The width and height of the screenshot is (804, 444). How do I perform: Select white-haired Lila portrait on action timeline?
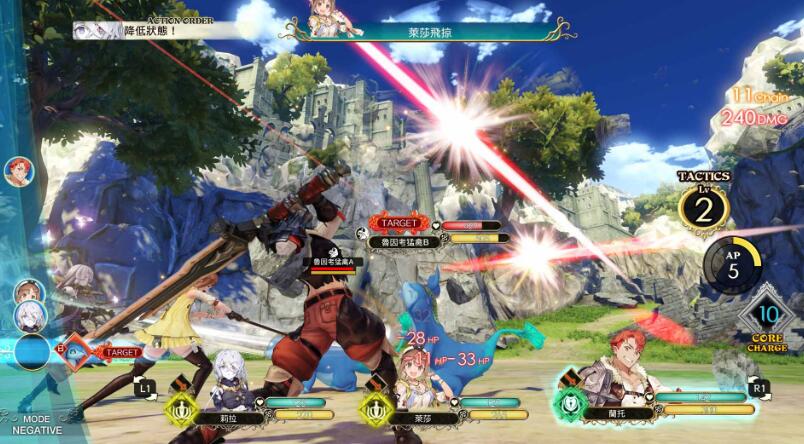click(x=31, y=316)
